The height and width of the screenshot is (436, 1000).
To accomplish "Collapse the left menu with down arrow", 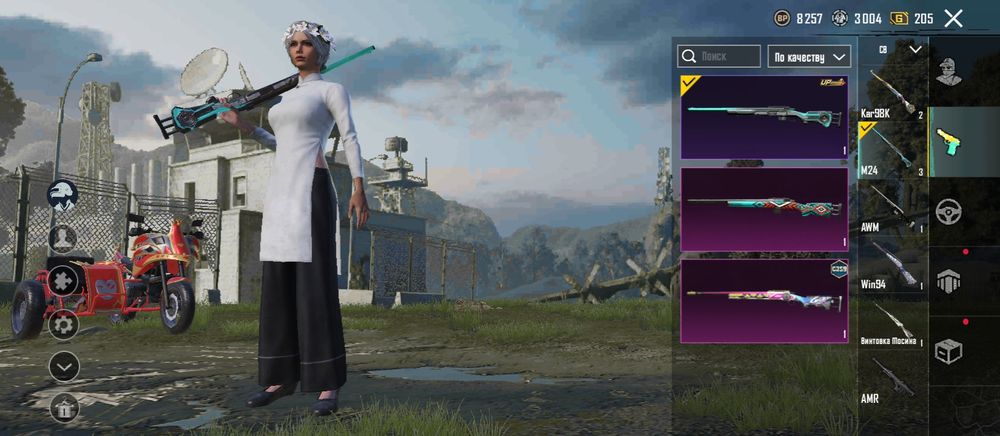I will 64,367.
